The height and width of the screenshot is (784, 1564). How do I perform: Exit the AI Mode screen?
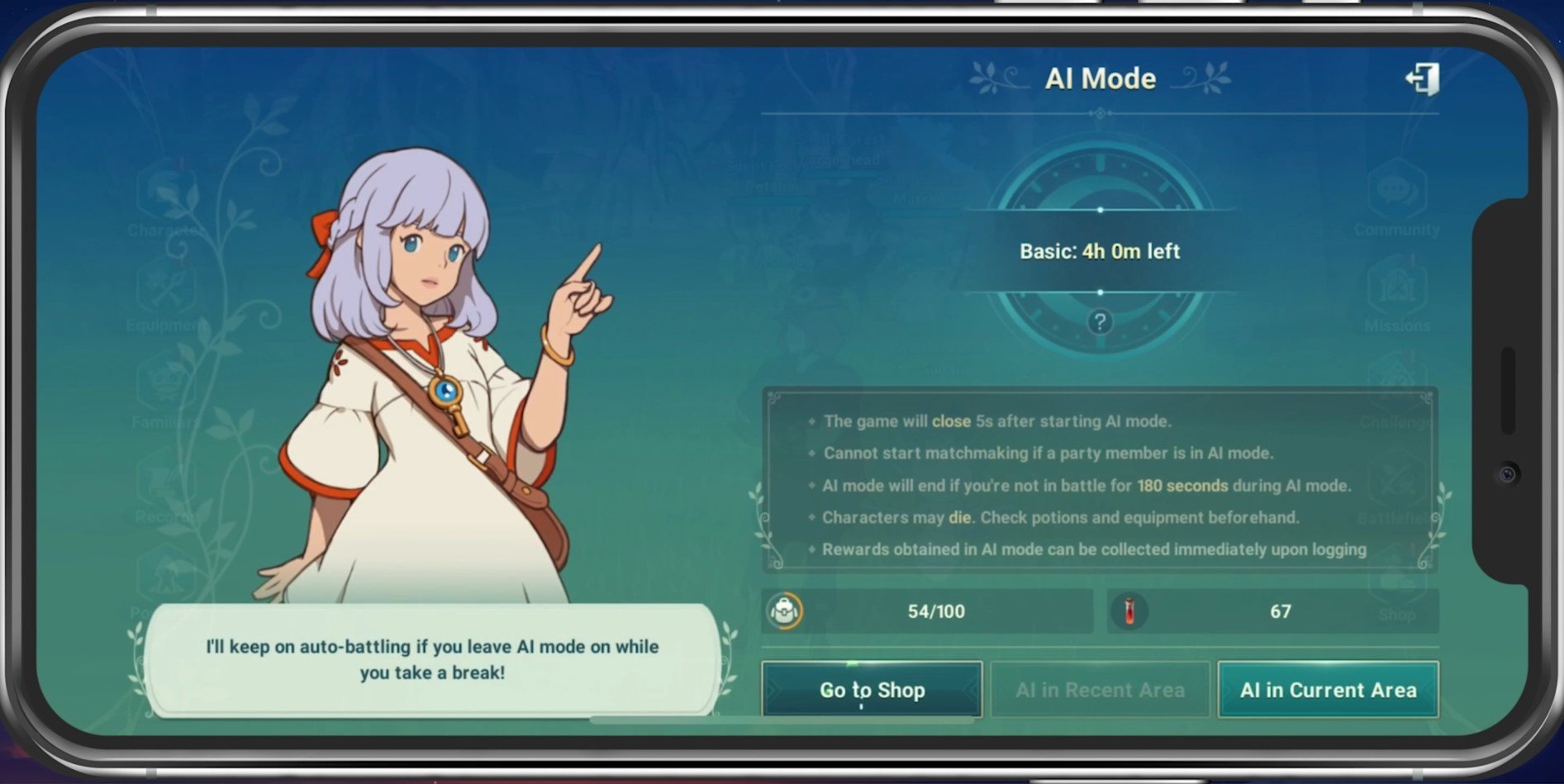point(1422,79)
